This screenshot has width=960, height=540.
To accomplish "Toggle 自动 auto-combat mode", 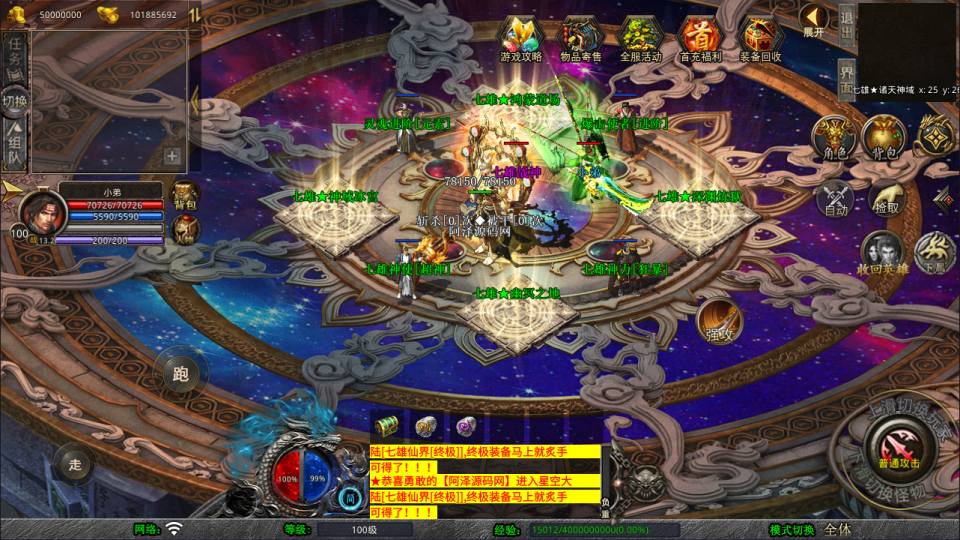I will (836, 198).
